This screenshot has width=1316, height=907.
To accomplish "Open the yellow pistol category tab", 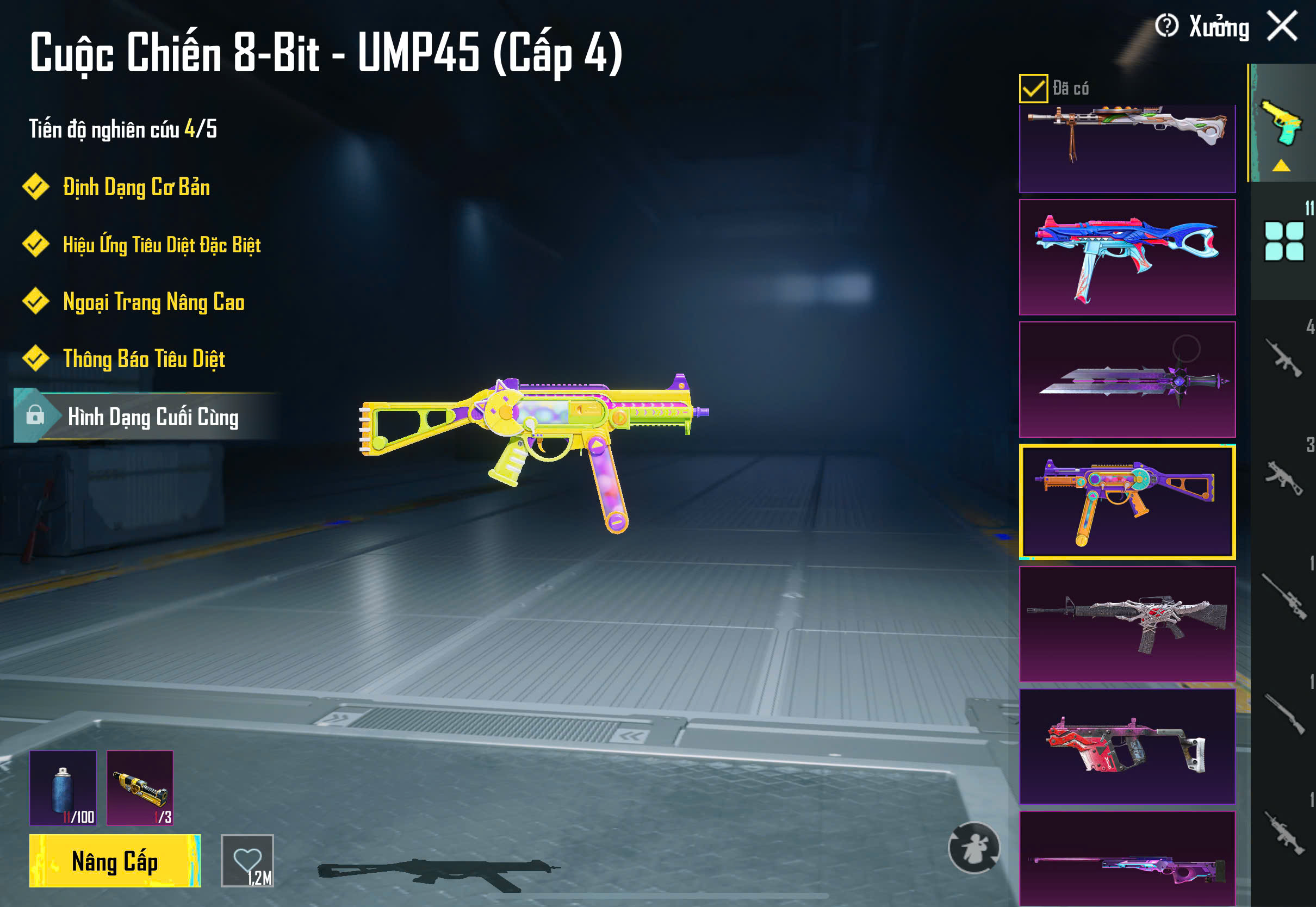I will (1282, 124).
